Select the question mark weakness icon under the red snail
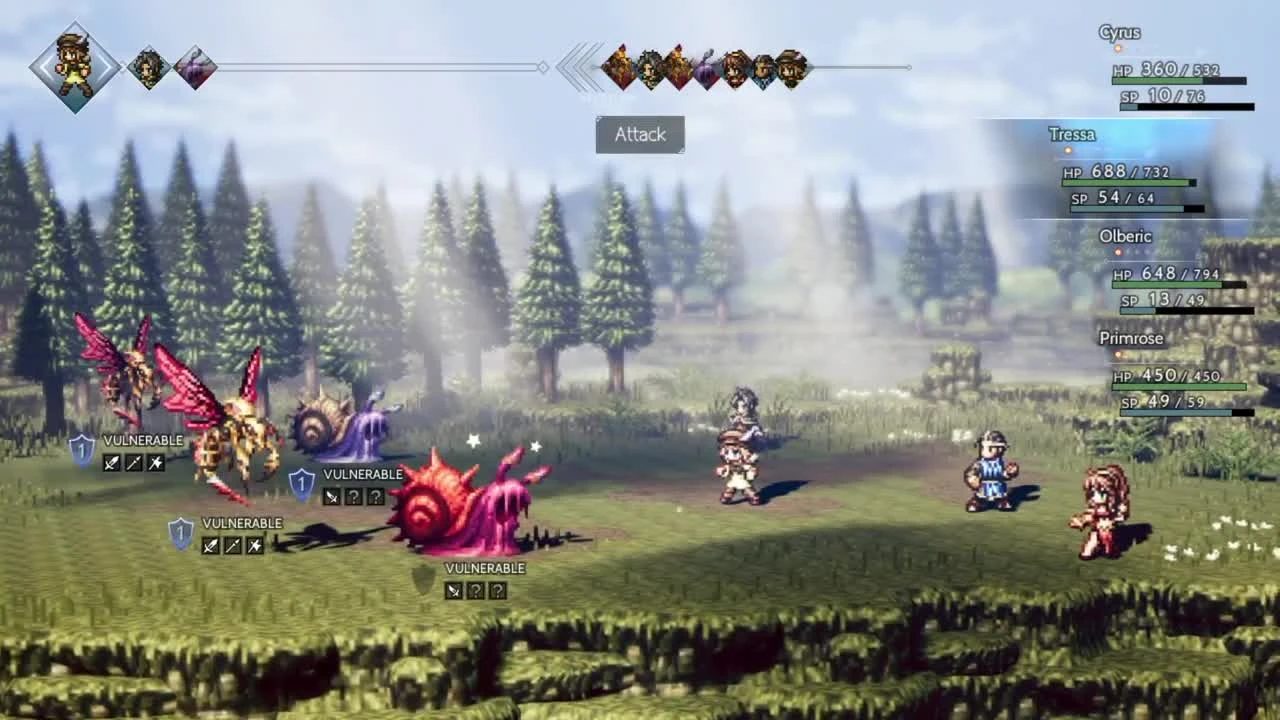Viewport: 1280px width, 720px height. click(475, 590)
